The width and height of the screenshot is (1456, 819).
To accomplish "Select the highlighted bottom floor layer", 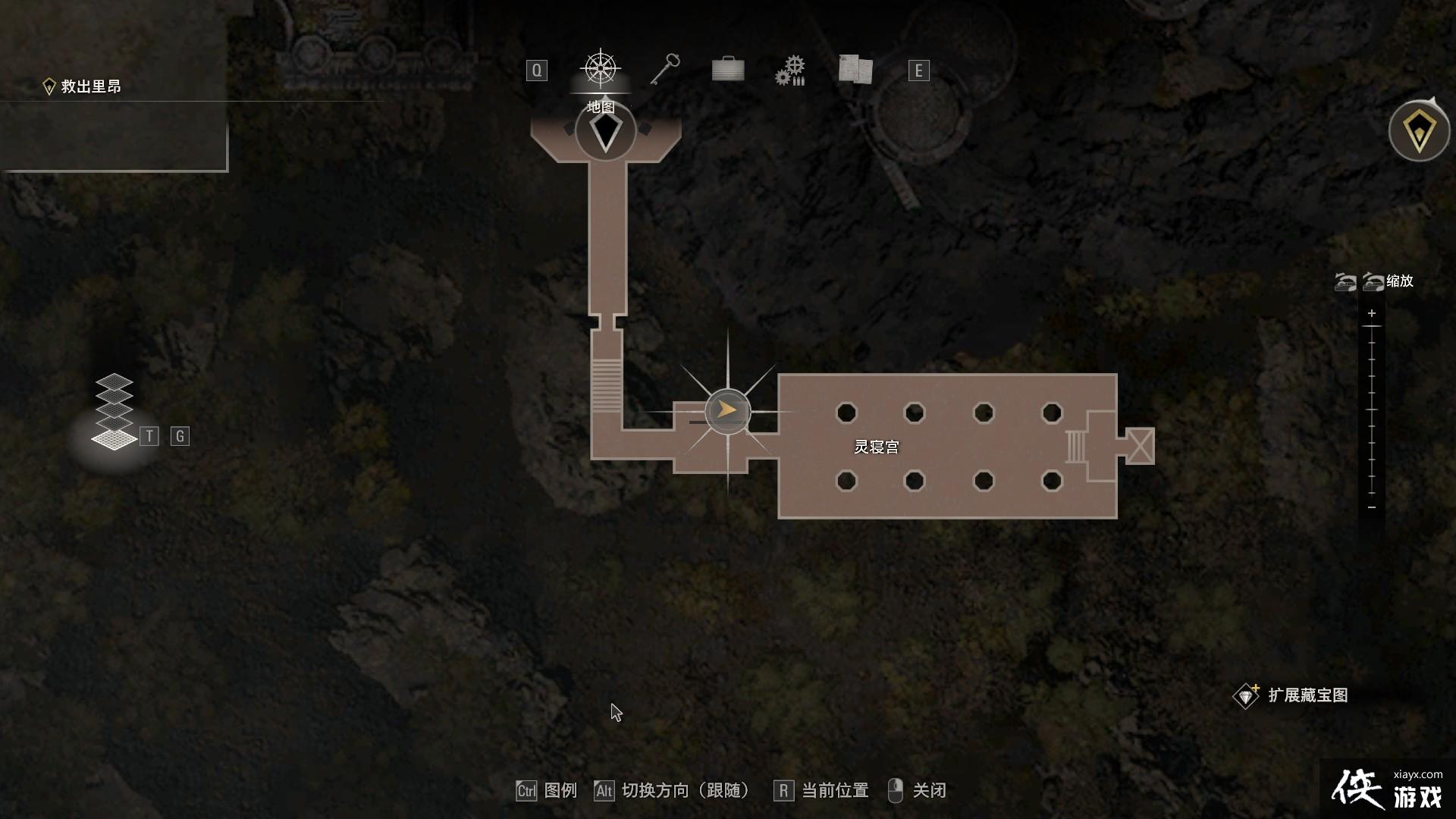I will pos(114,439).
